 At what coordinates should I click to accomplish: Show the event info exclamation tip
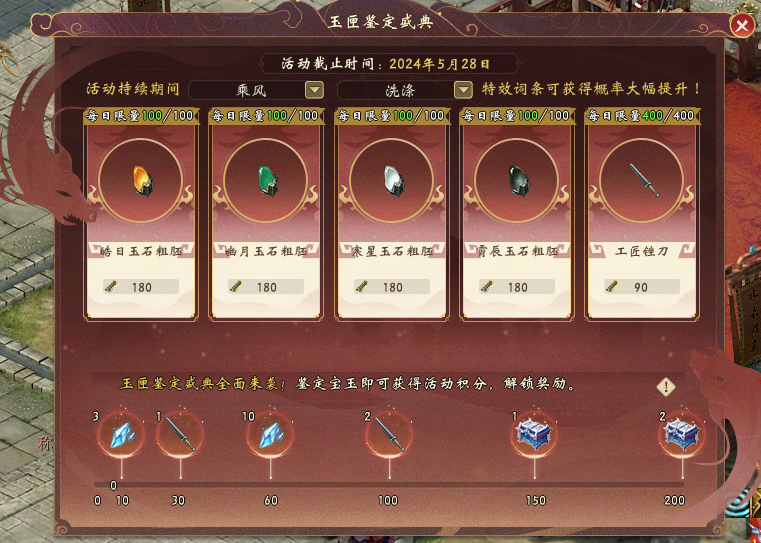pos(667,387)
